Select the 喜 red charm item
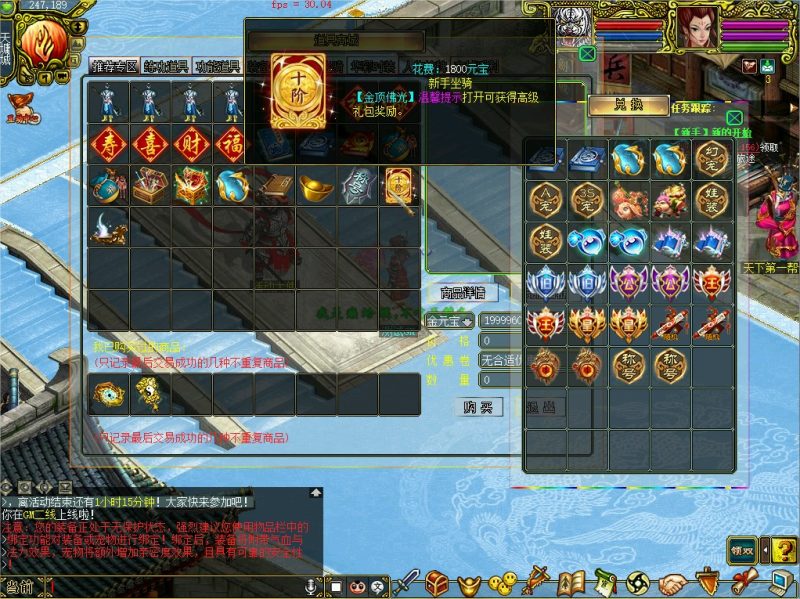This screenshot has height=599, width=800. point(148,142)
